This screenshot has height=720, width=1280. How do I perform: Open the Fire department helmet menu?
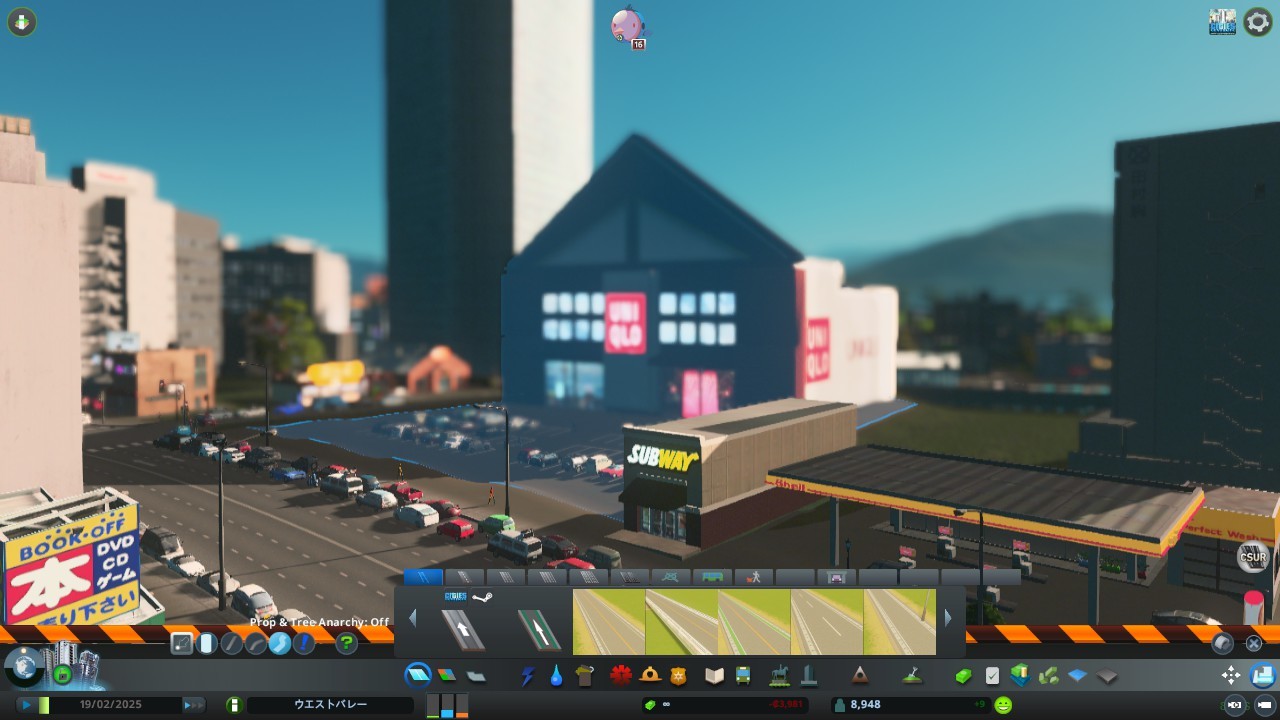click(x=650, y=676)
